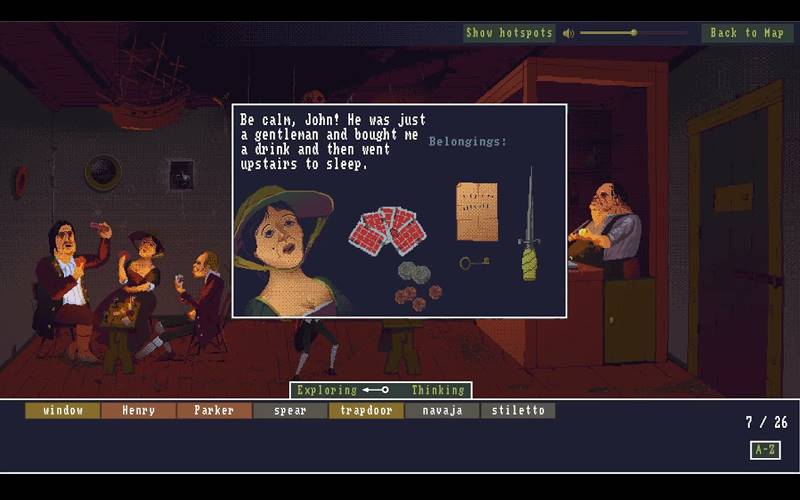
Task: Inspect the playing cards in belongings
Action: (387, 230)
